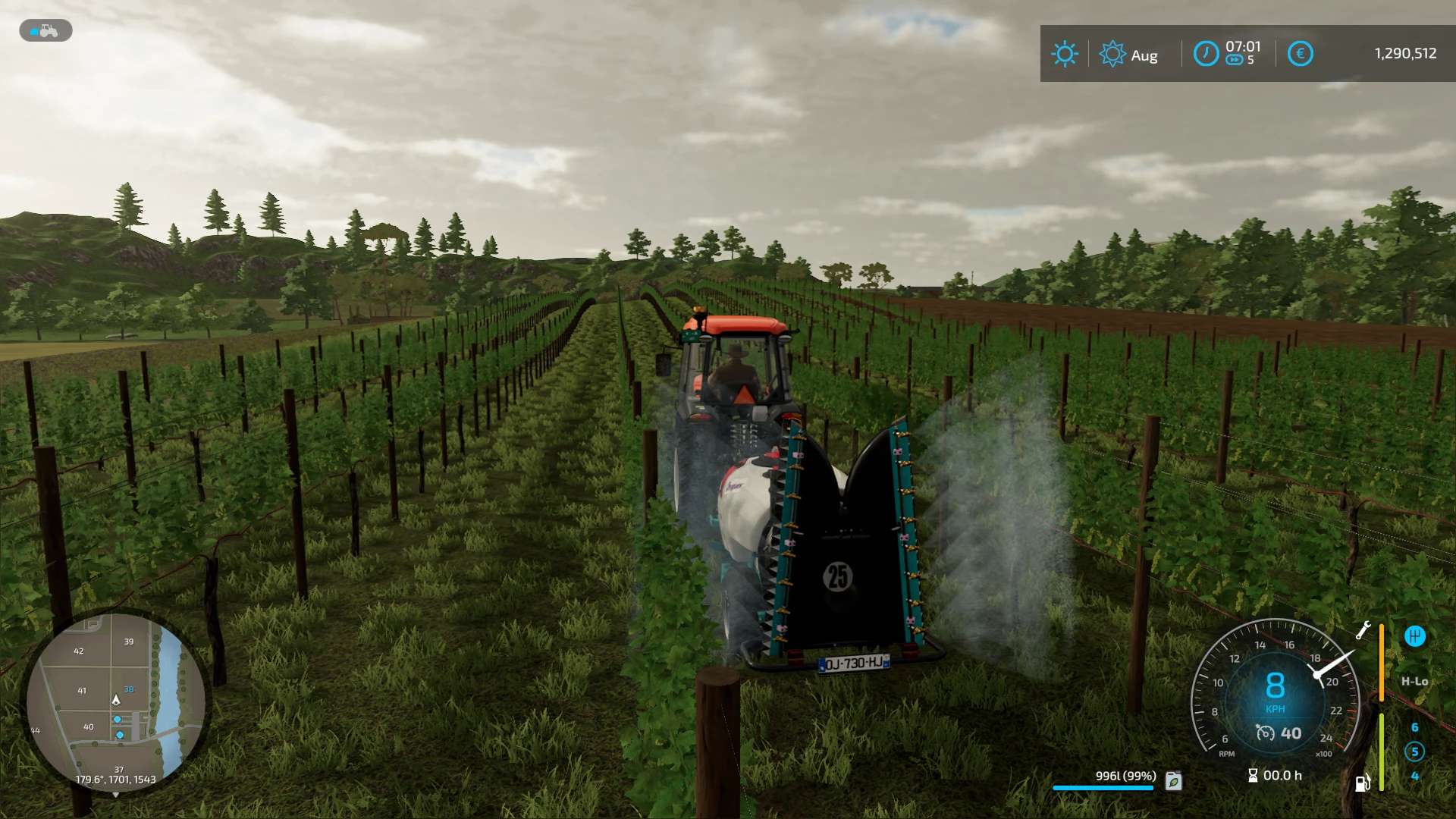Click the wrench damage icon
Image resolution: width=1456 pixels, height=819 pixels.
tap(1363, 630)
